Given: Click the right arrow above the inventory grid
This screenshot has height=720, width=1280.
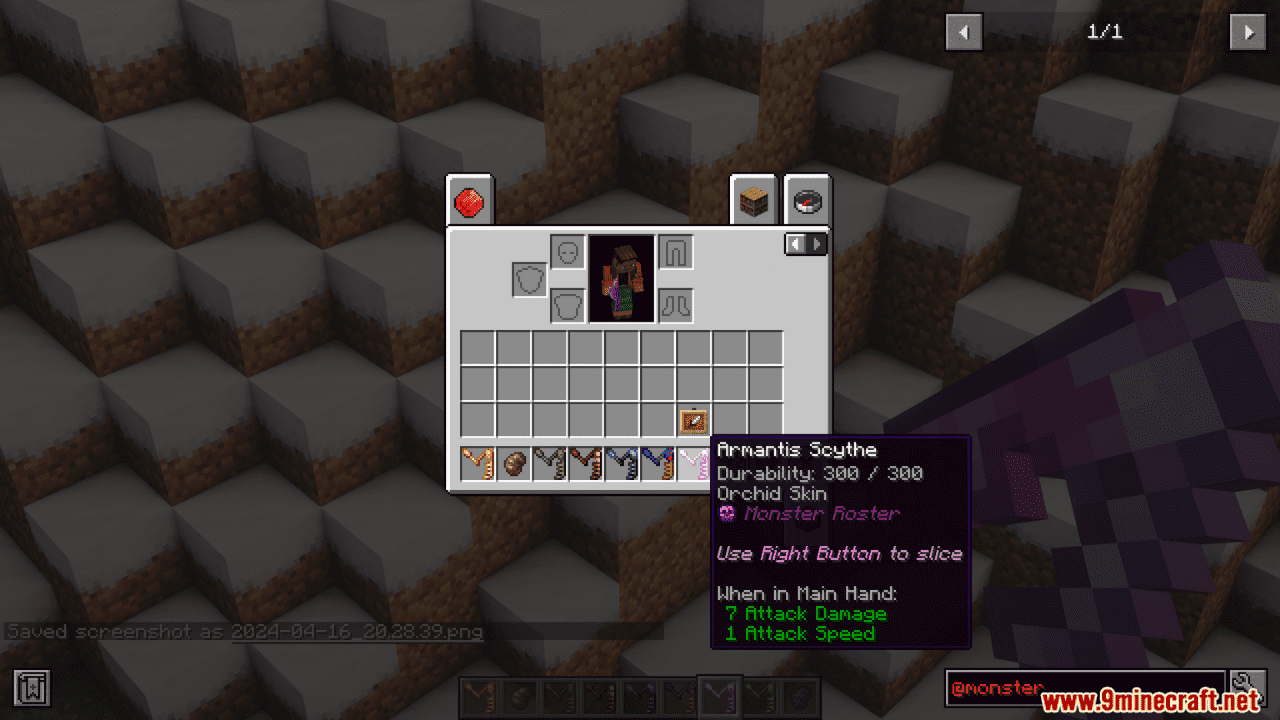Looking at the screenshot, I should tap(818, 243).
